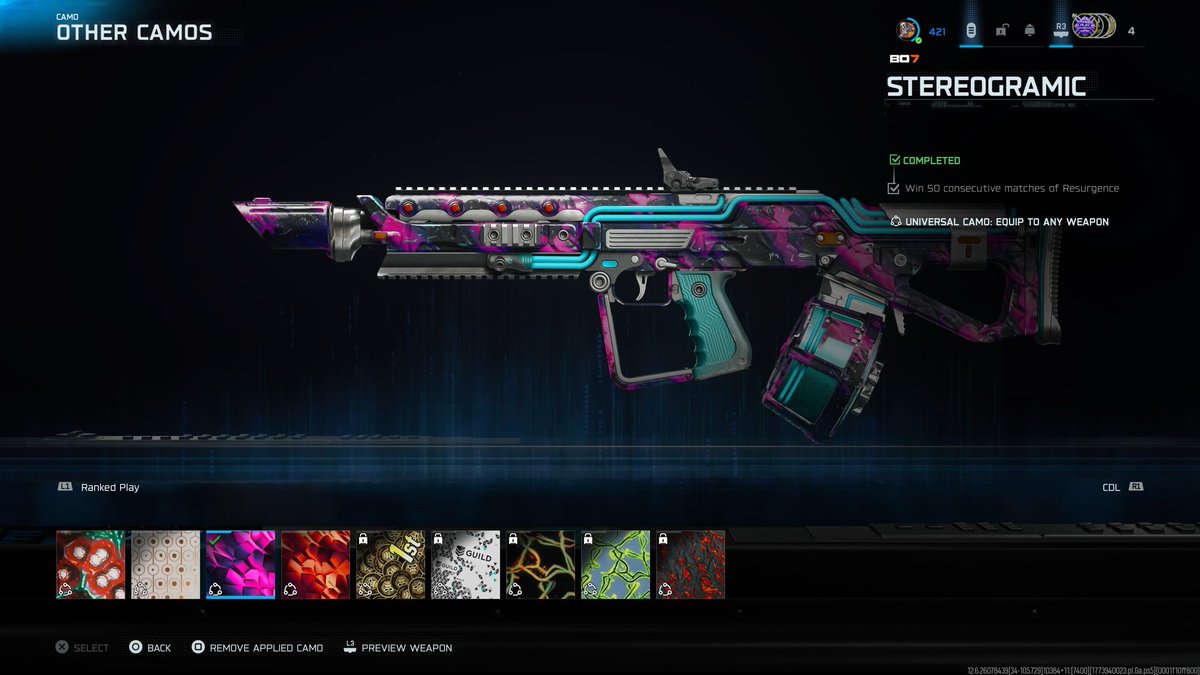Go back with the Back button

150,648
